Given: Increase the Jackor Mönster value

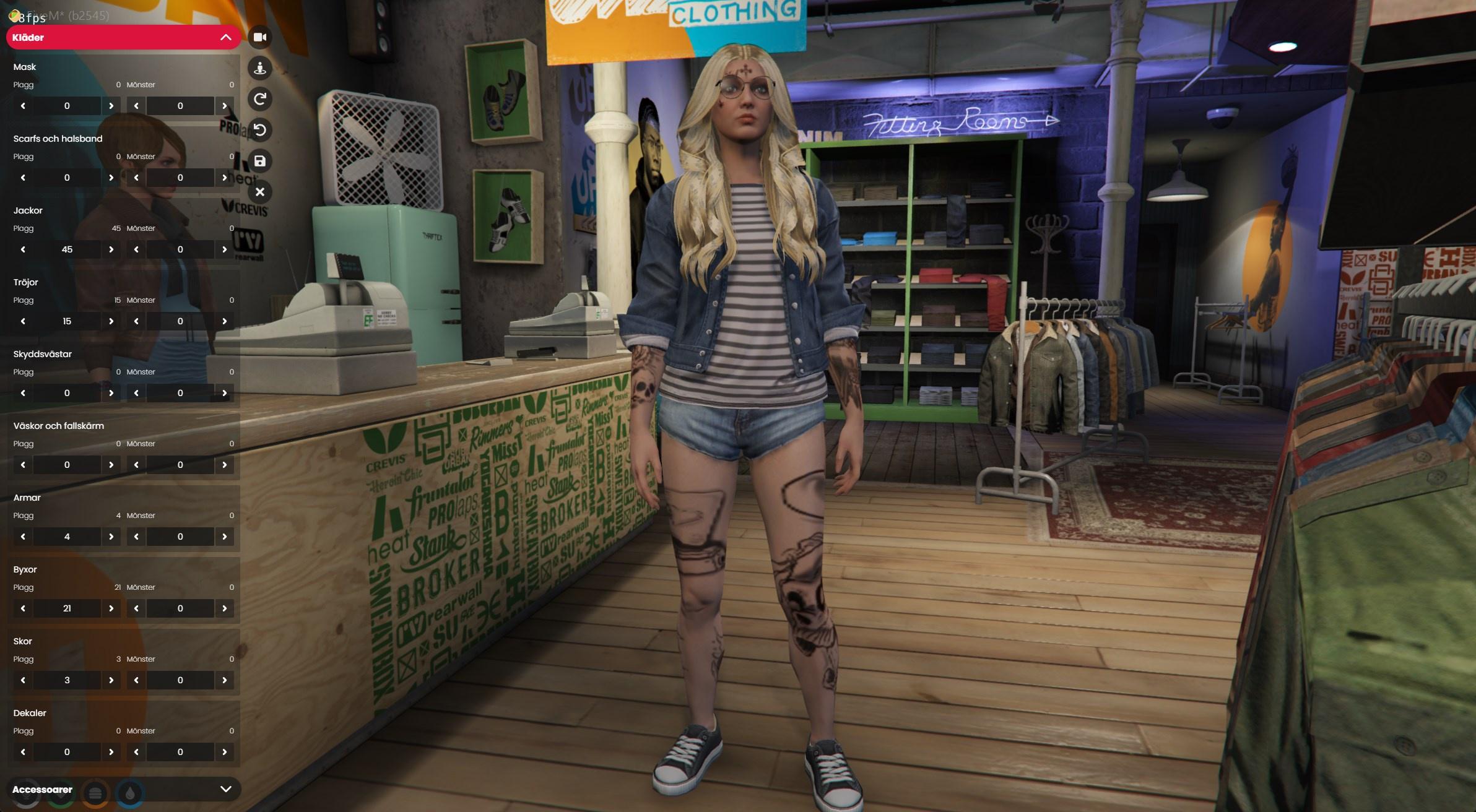Looking at the screenshot, I should (x=224, y=249).
